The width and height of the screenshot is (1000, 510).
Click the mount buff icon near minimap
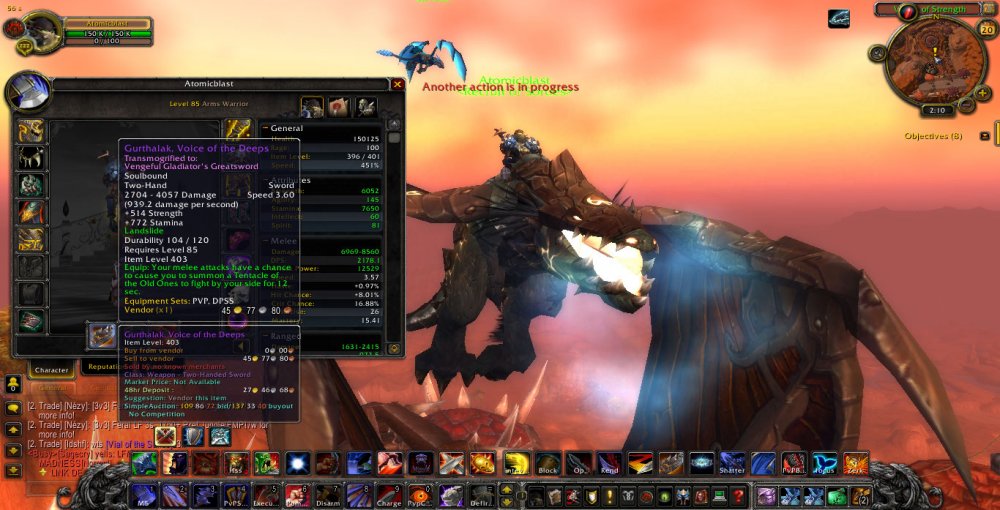tap(839, 19)
